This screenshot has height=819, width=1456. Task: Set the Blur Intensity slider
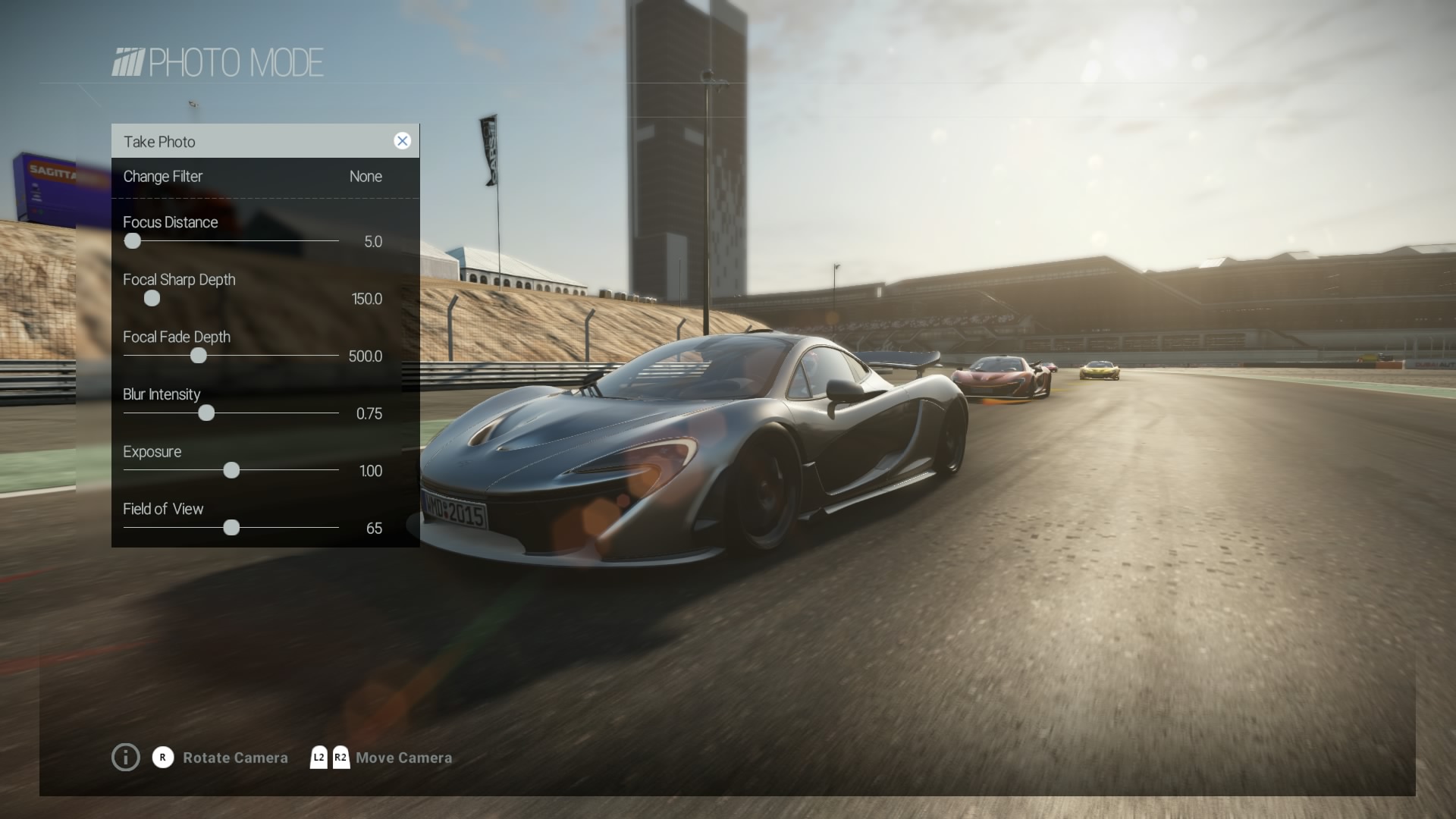[x=206, y=413]
